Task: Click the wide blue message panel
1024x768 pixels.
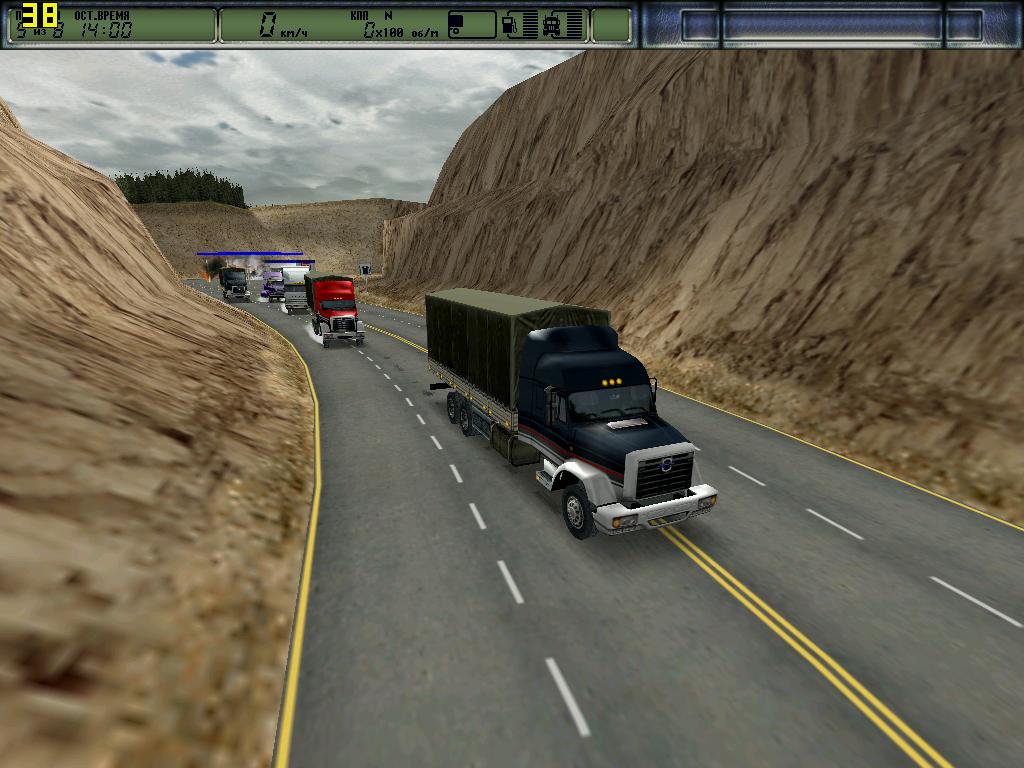Action: (x=832, y=25)
